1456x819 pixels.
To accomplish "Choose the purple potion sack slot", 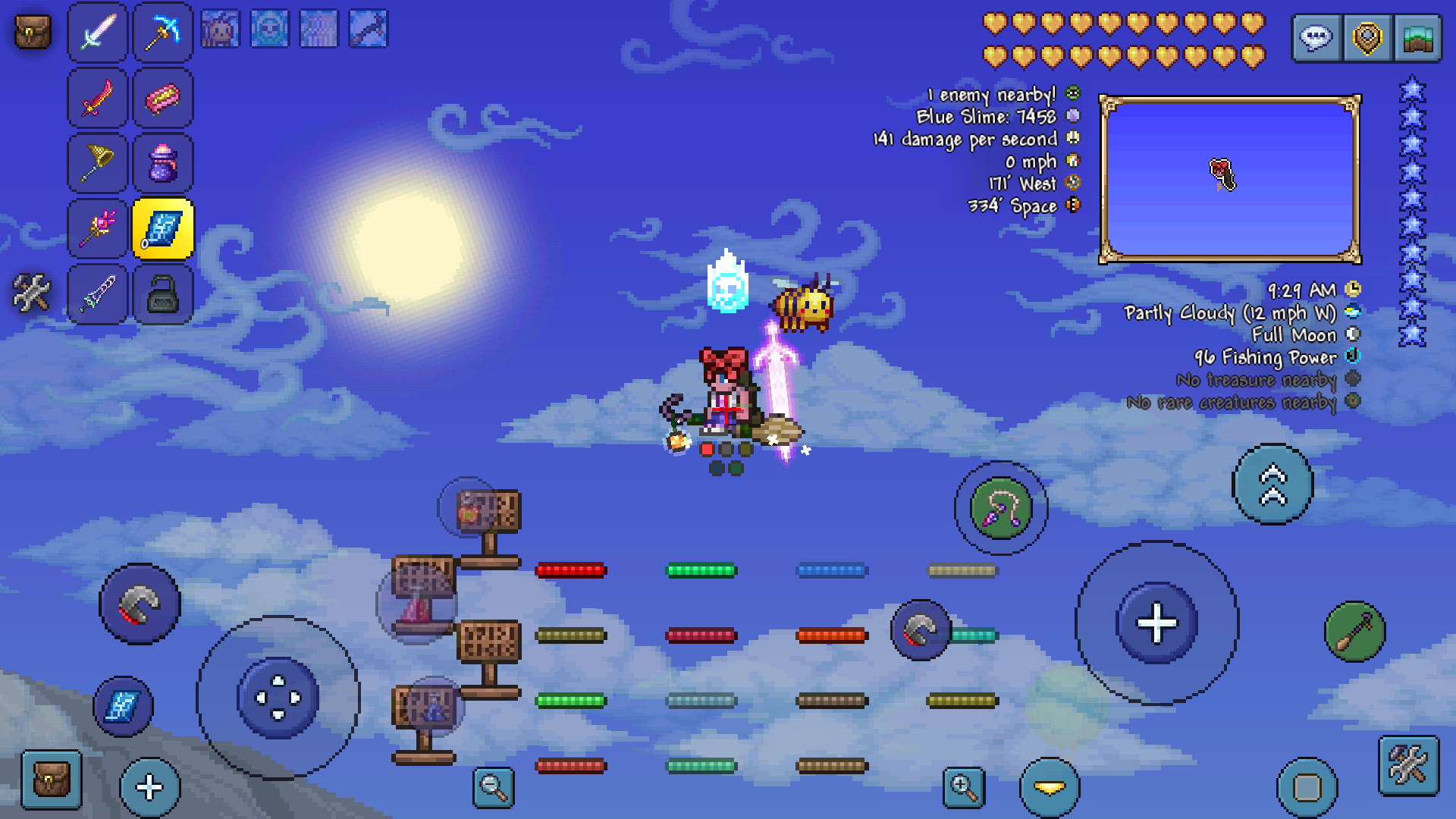I will click(x=163, y=163).
